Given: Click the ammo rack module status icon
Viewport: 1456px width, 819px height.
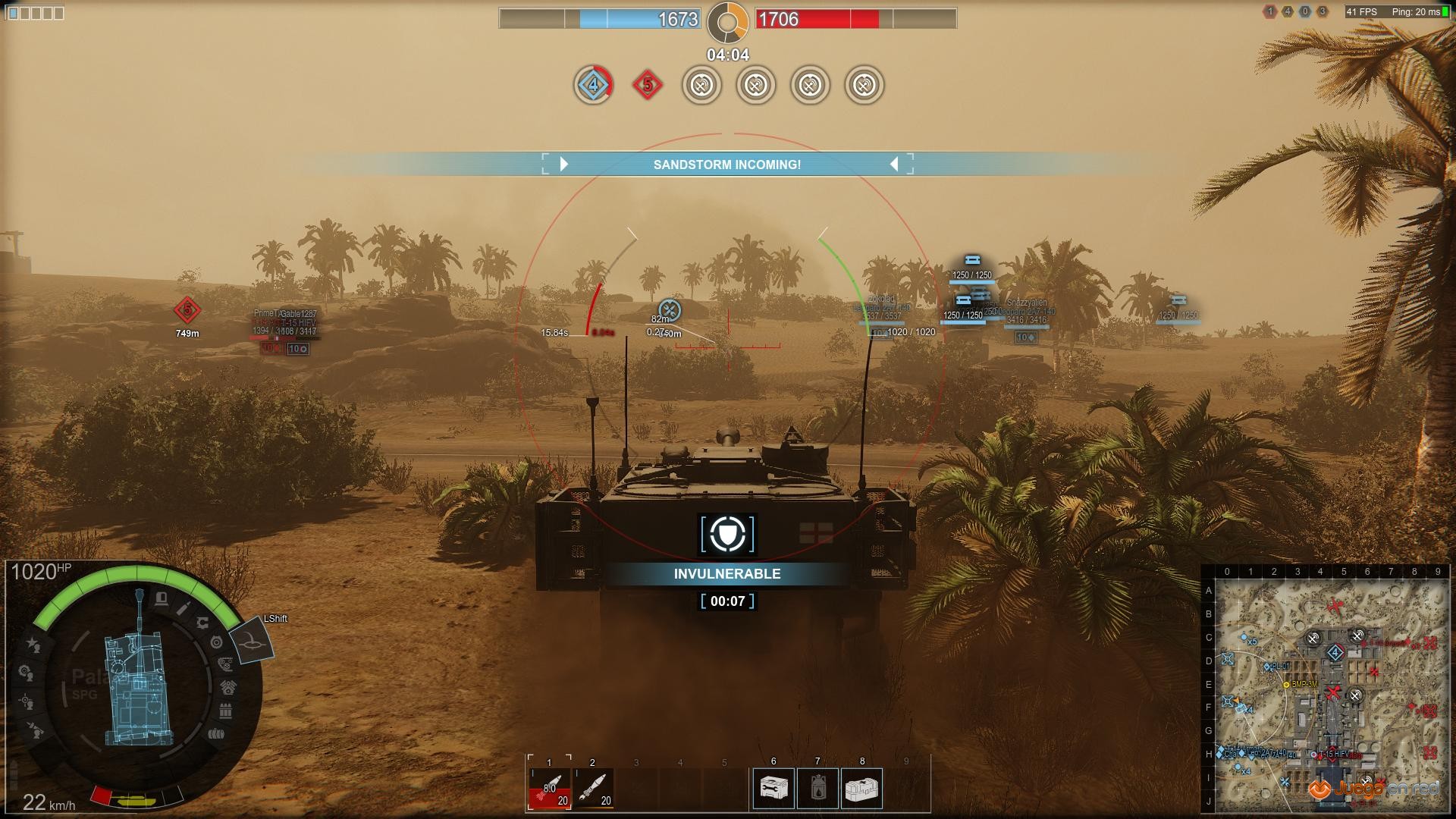Looking at the screenshot, I should point(225,712).
